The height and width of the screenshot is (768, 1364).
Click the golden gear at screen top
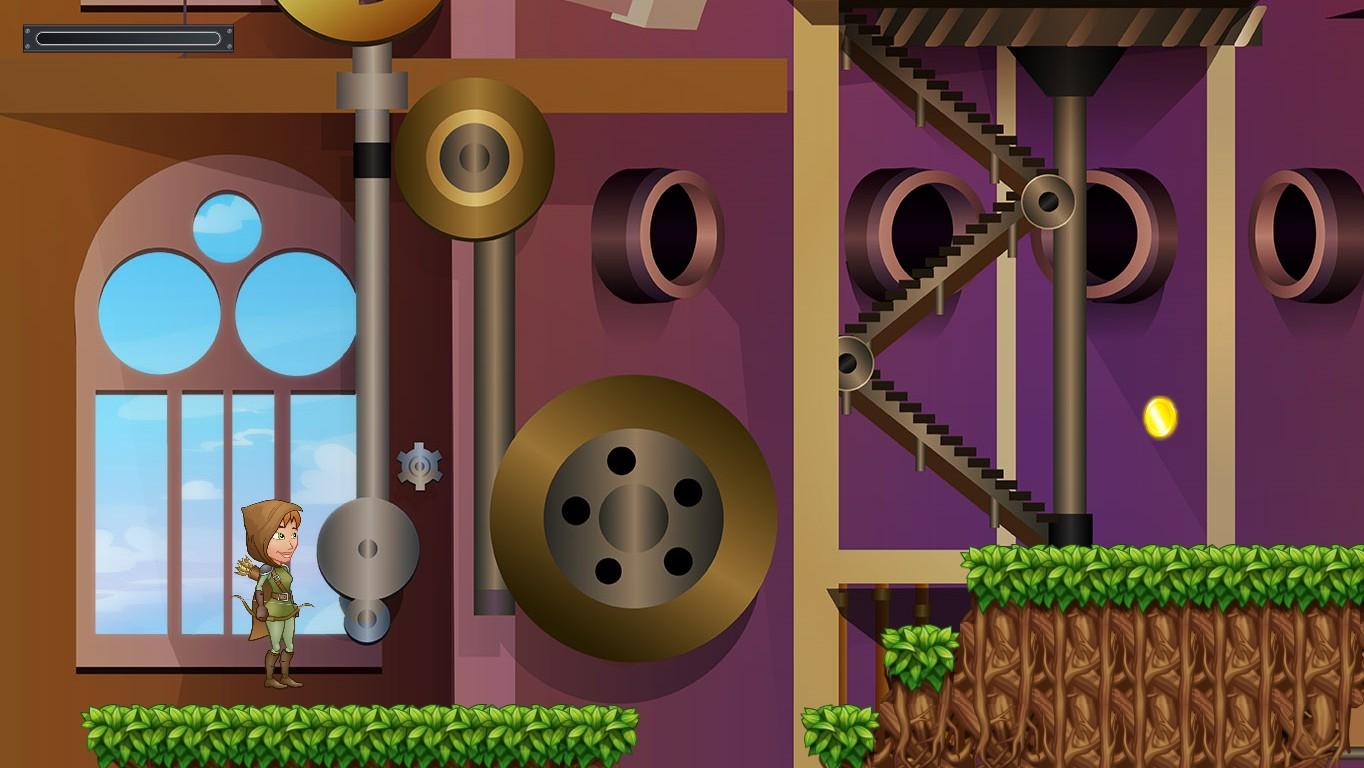[360, 15]
